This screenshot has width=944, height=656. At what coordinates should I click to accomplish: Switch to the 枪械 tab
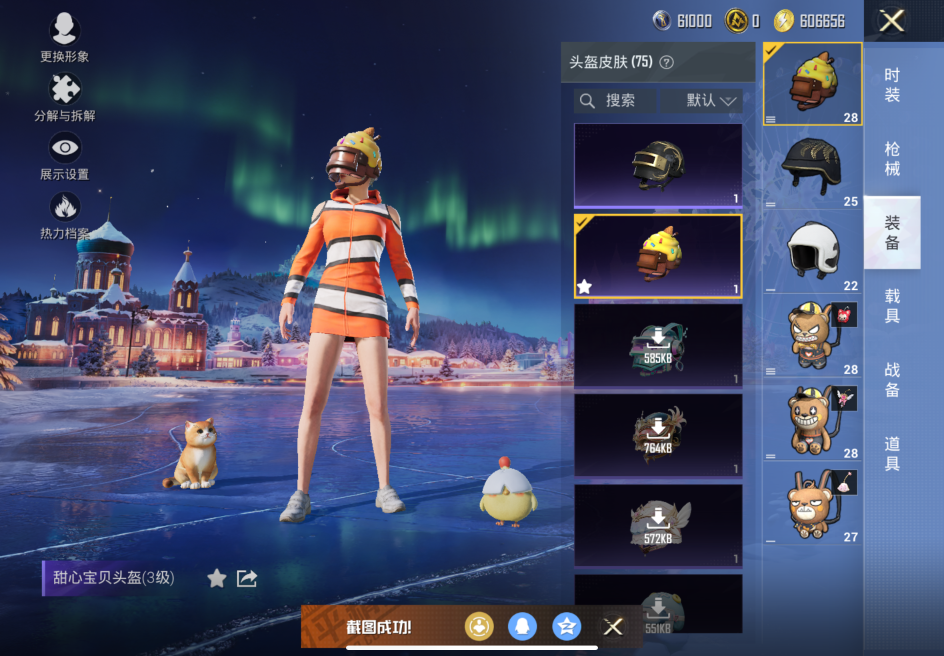892,159
